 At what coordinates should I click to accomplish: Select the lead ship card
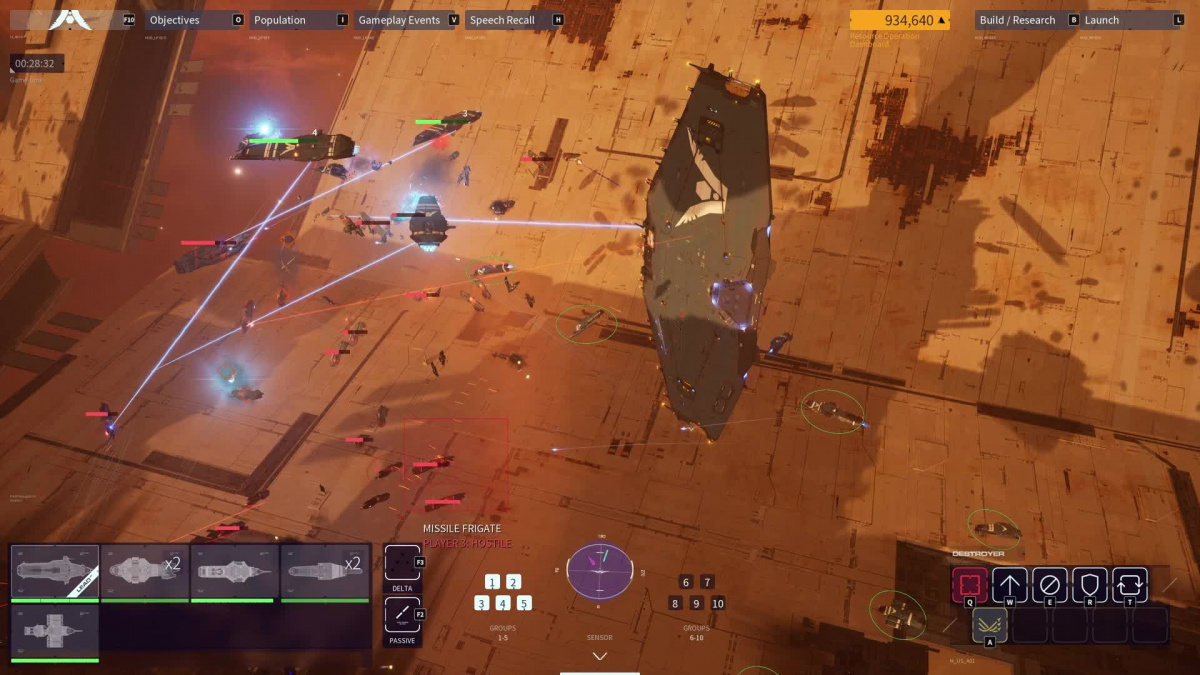[x=55, y=572]
